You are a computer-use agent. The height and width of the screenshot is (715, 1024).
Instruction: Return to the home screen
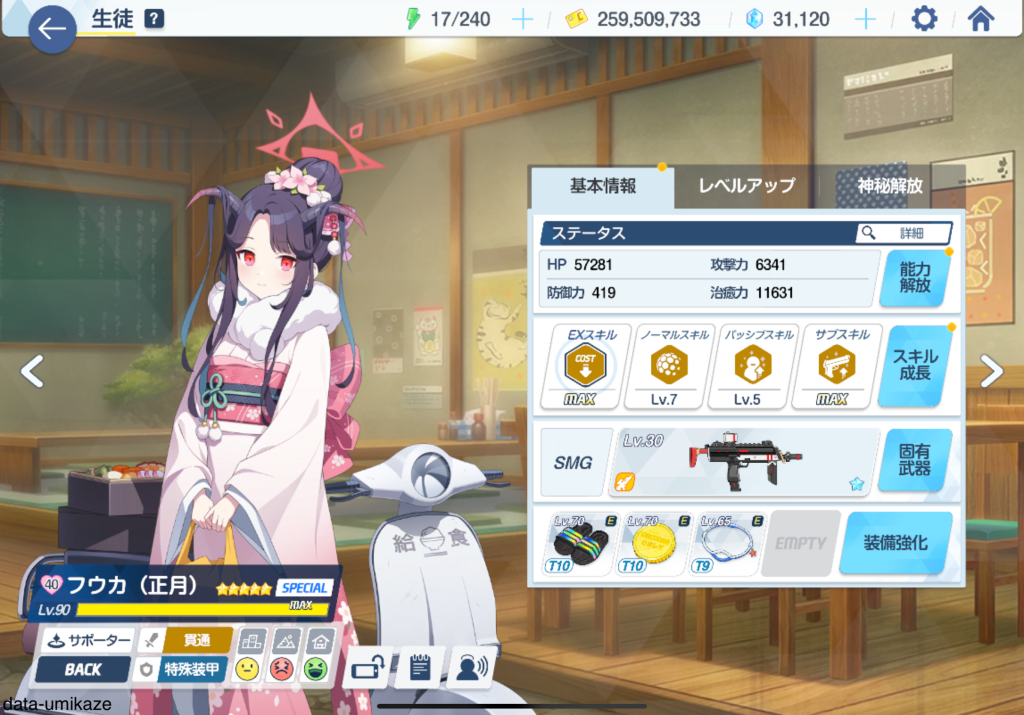click(981, 19)
